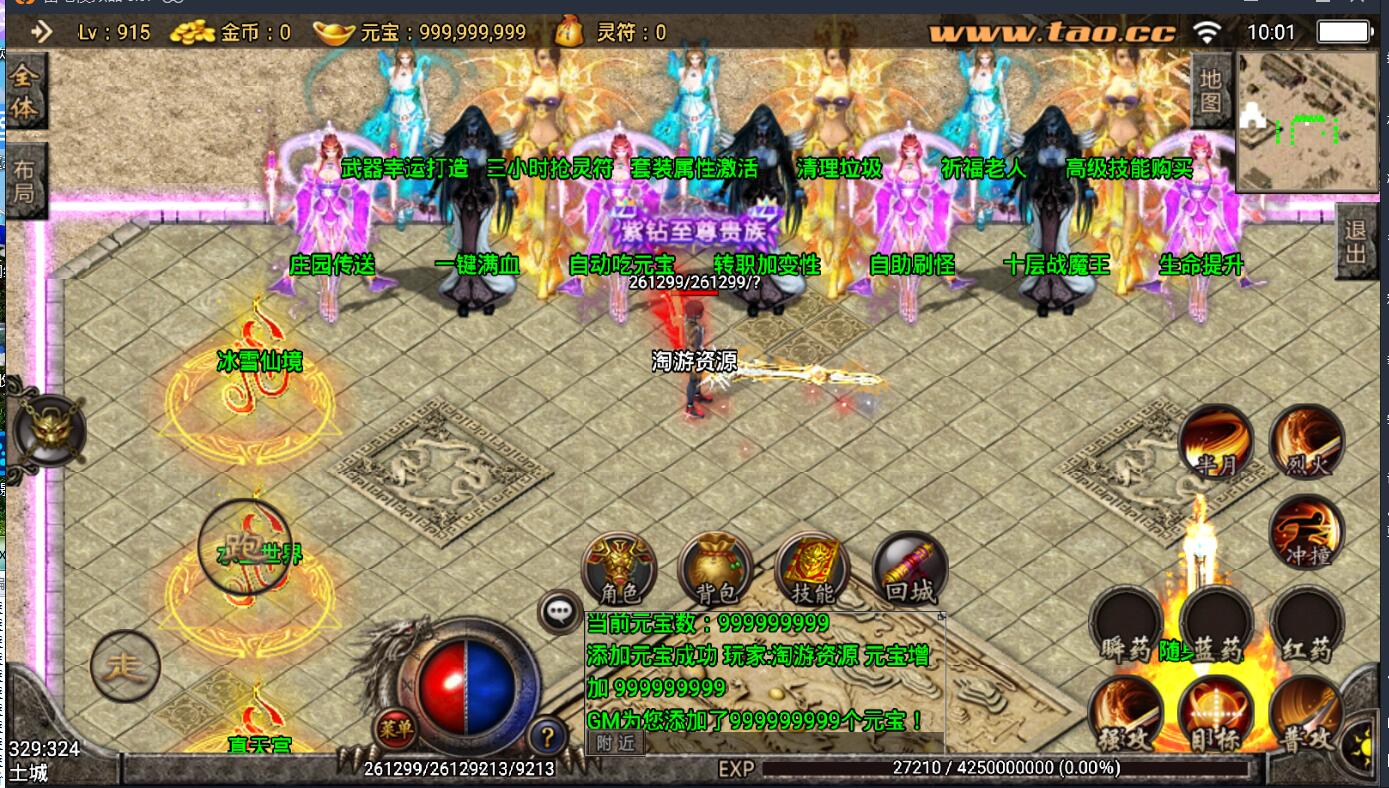Open the 背包 bag inventory
The height and width of the screenshot is (788, 1389).
pos(715,568)
